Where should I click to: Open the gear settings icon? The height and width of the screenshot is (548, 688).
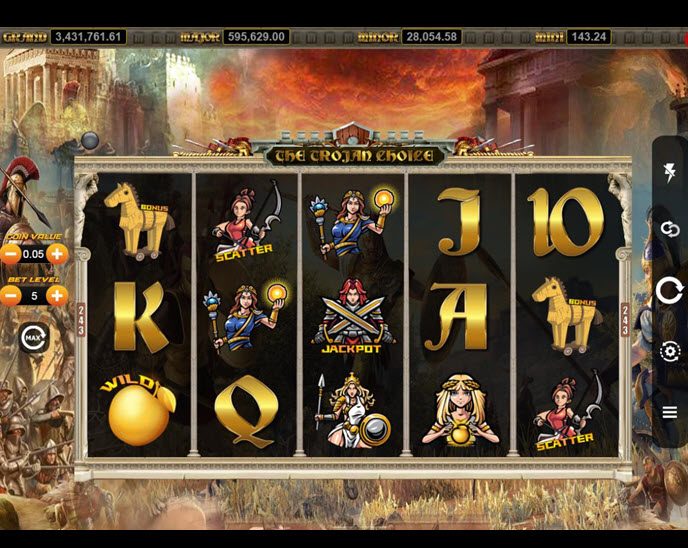669,351
